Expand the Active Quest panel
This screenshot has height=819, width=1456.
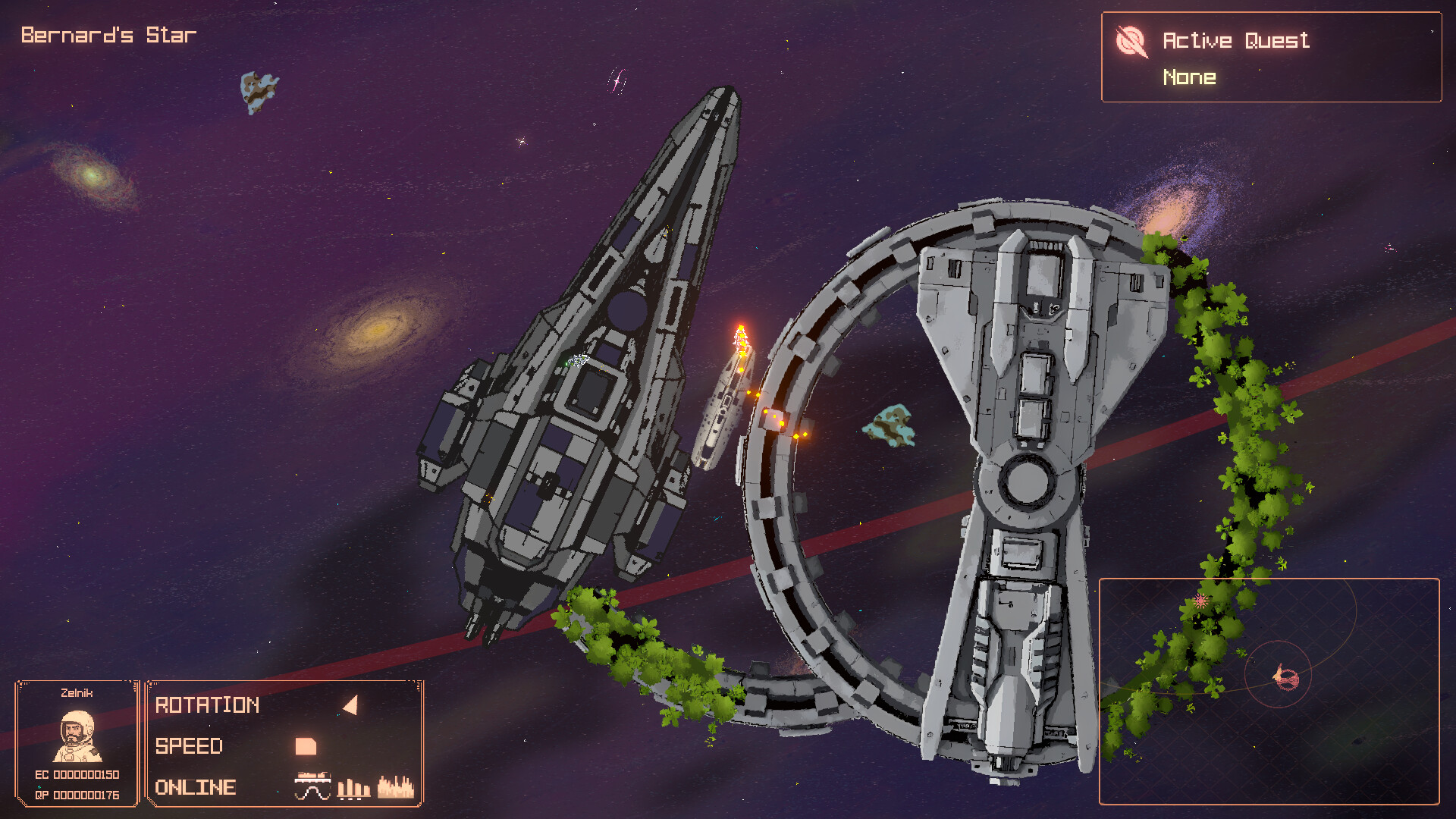[x=1272, y=58]
